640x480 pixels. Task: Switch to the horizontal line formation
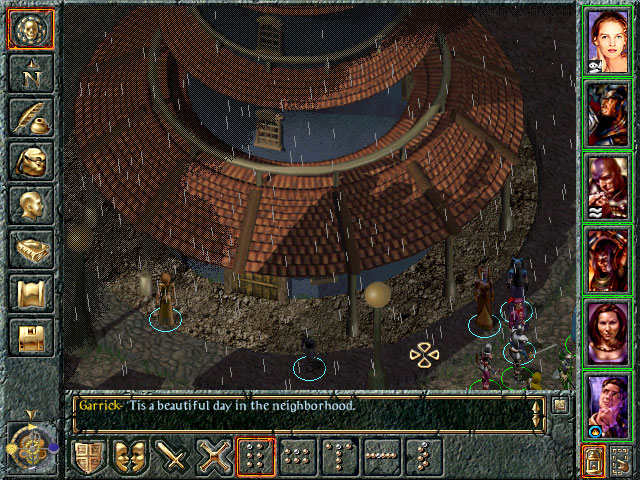(x=382, y=456)
